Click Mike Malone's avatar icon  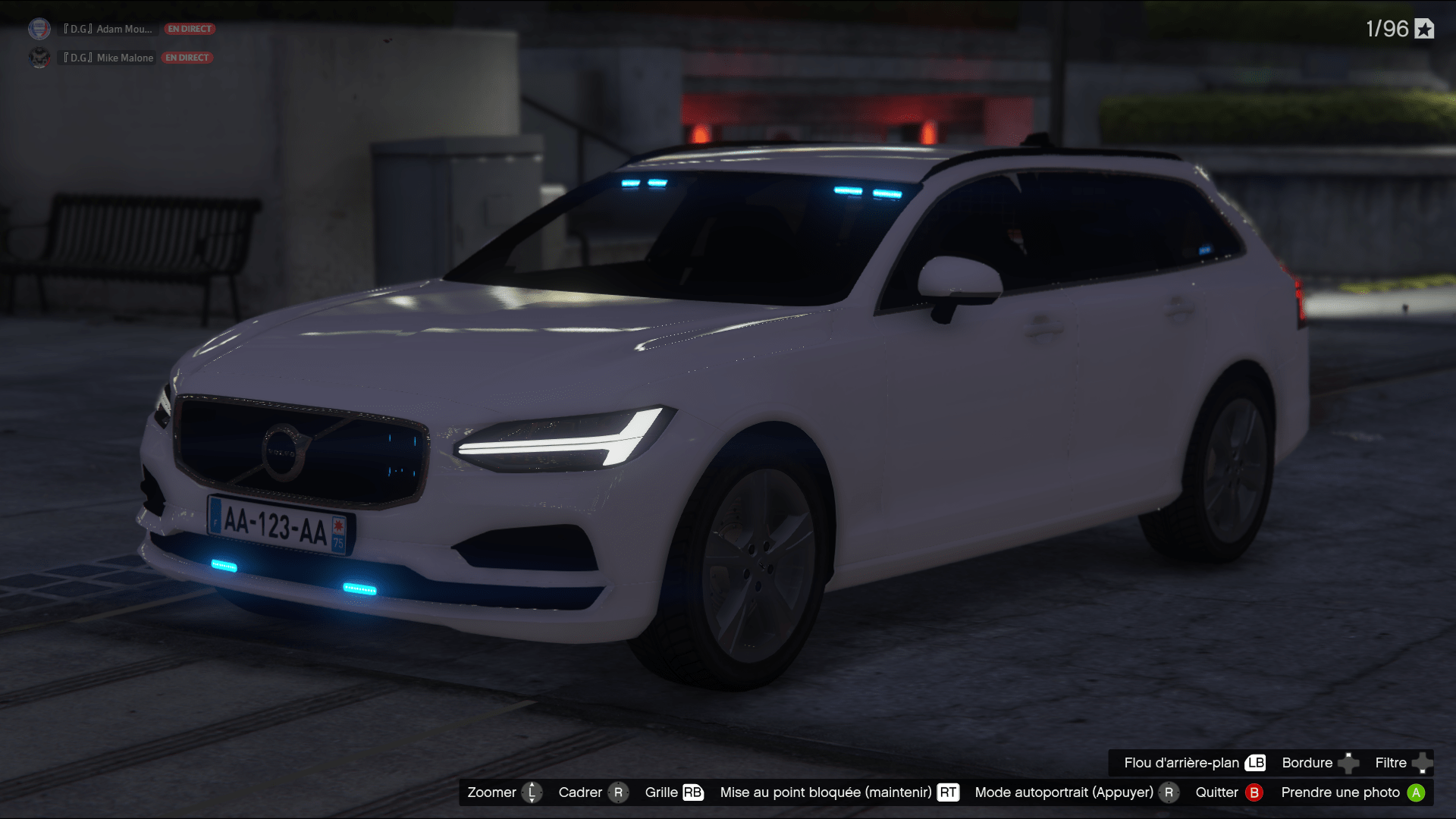pos(38,58)
